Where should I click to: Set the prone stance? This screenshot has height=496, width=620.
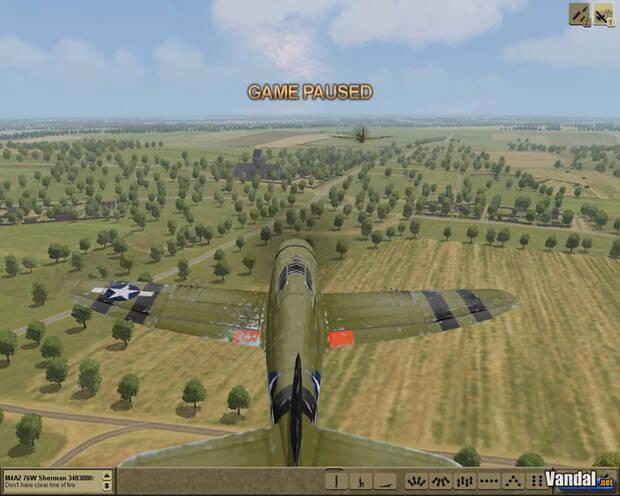tap(389, 482)
